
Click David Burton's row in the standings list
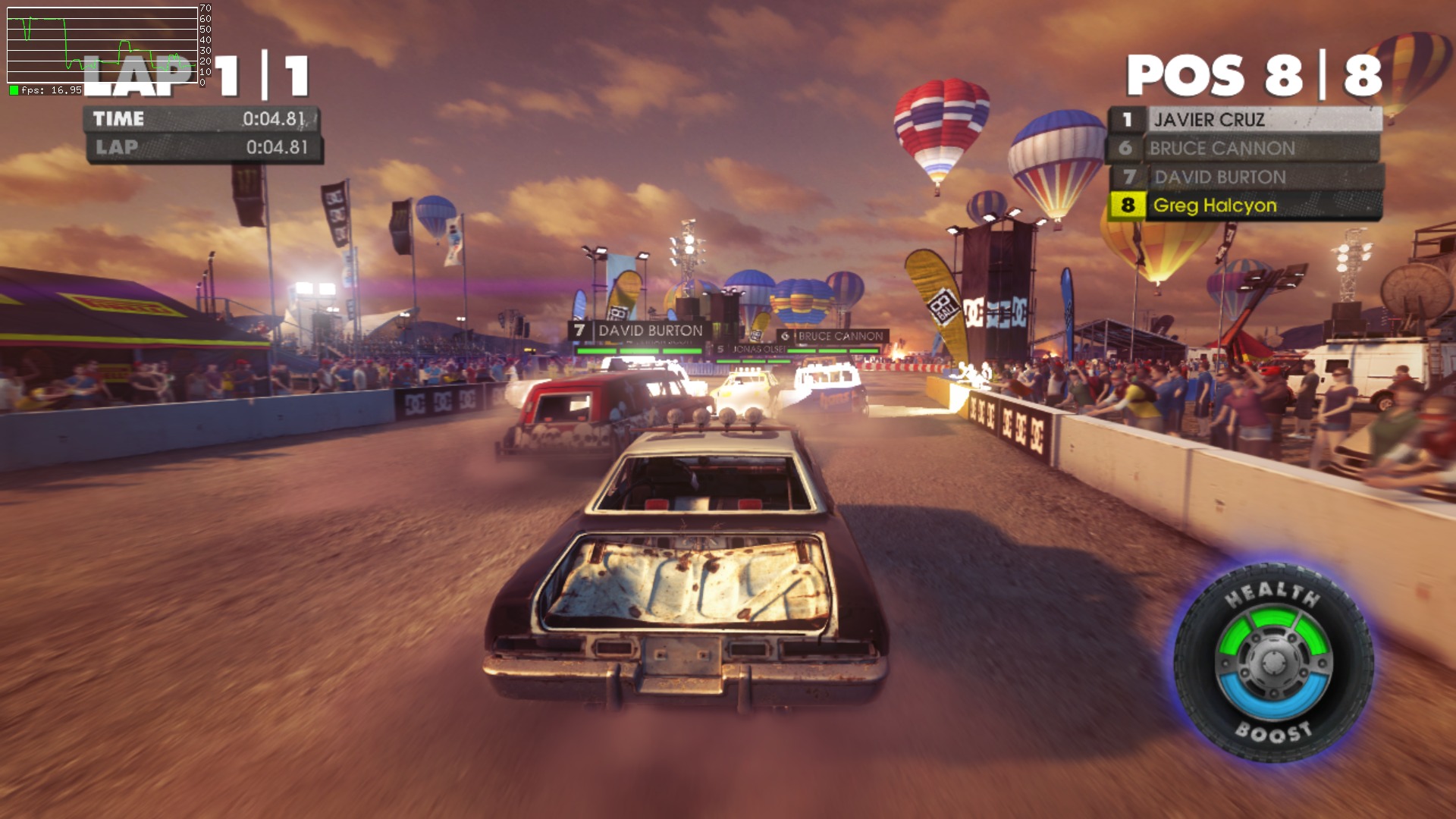pos(1246,177)
